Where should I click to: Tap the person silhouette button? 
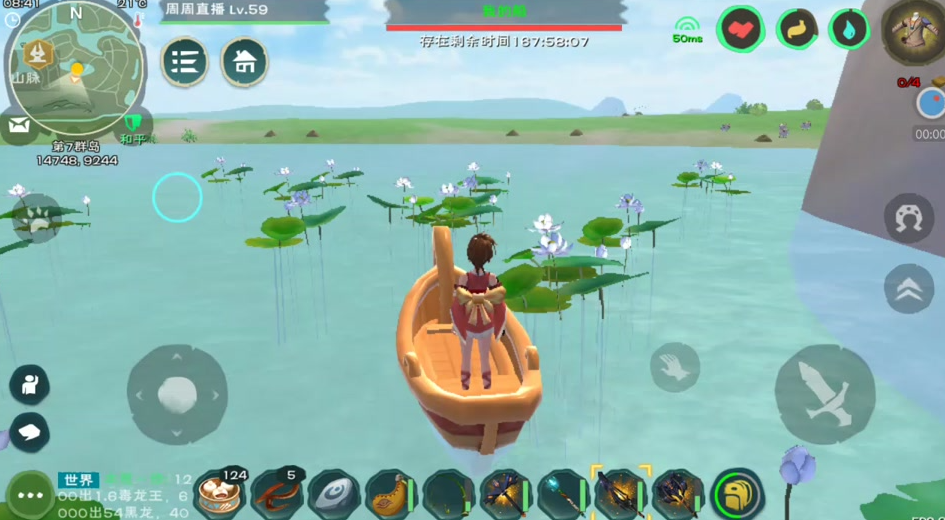pos(29,385)
